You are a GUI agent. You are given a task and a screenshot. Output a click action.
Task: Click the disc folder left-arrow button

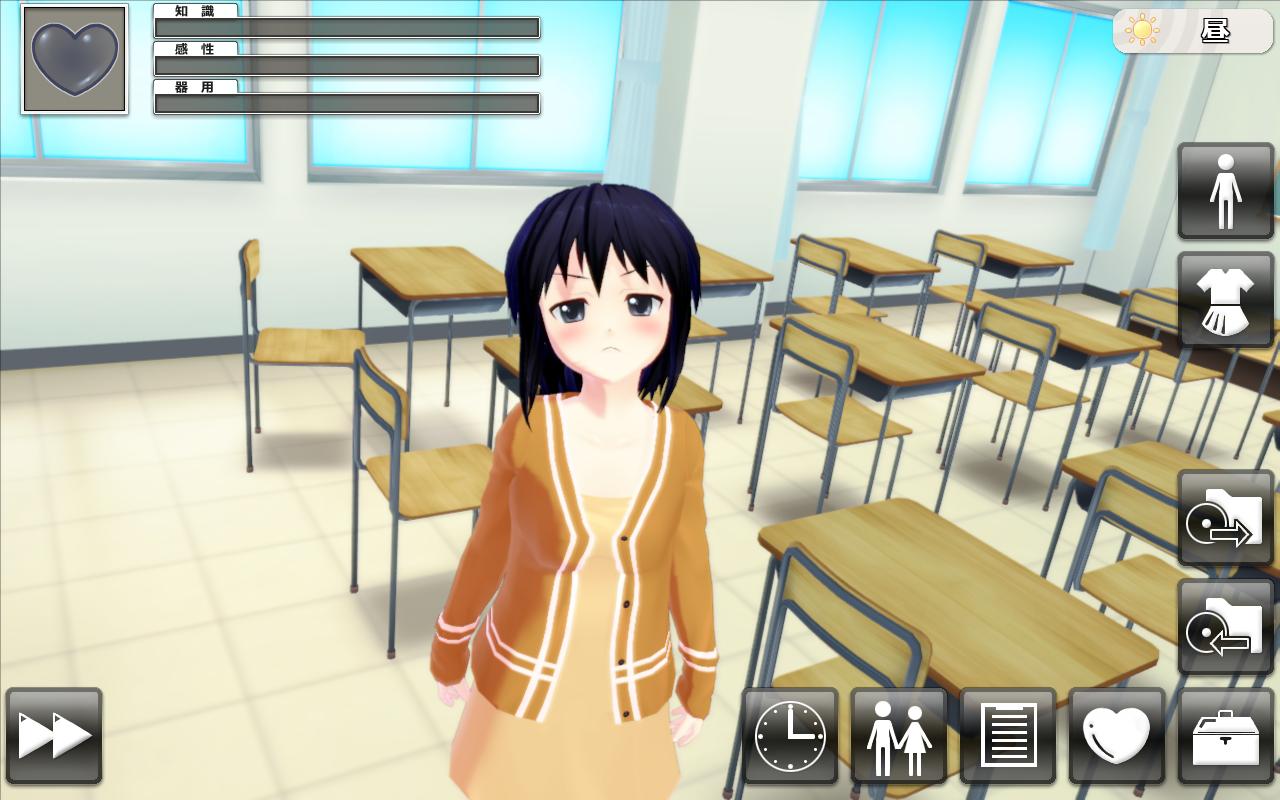(1226, 627)
